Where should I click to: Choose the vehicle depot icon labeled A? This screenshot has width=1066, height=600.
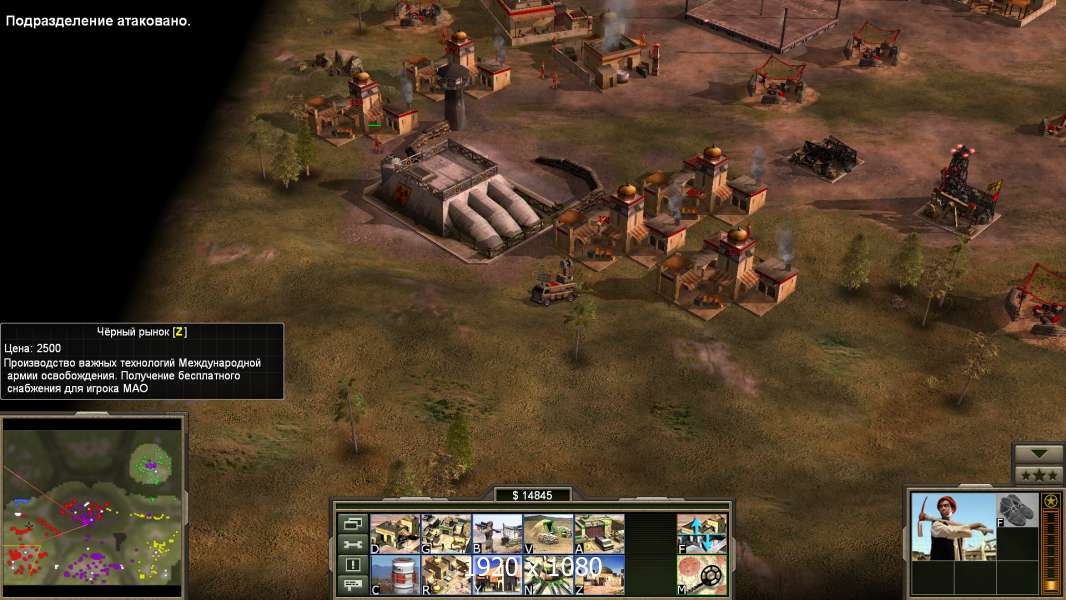599,533
